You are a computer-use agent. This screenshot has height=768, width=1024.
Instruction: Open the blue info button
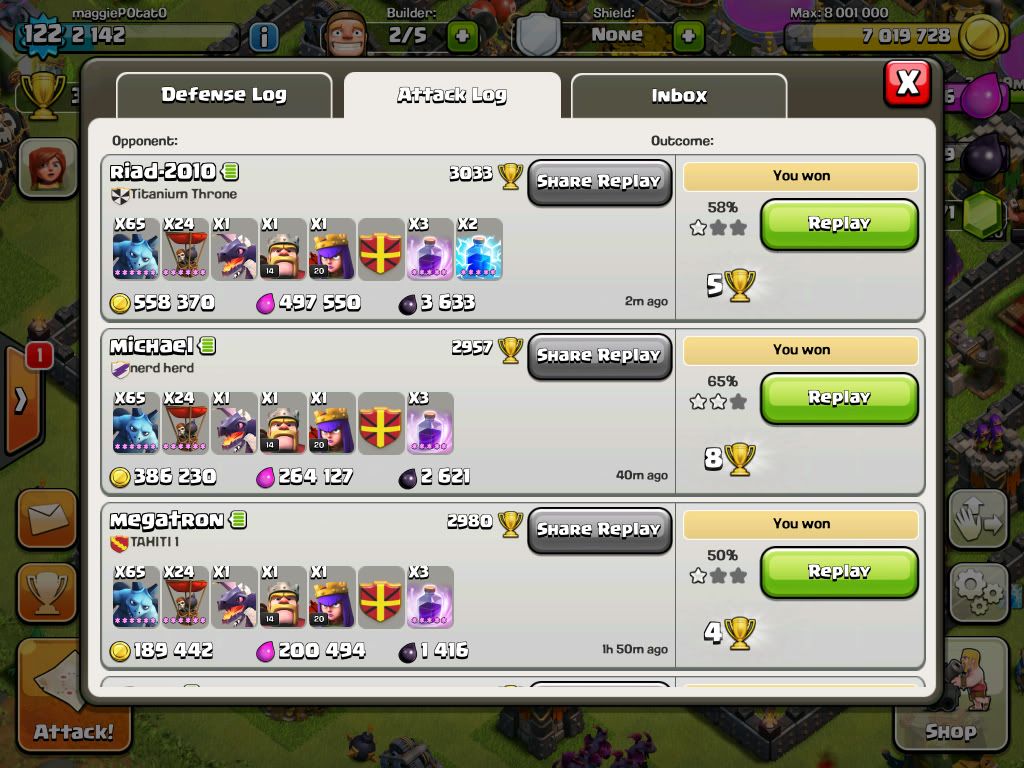click(263, 38)
